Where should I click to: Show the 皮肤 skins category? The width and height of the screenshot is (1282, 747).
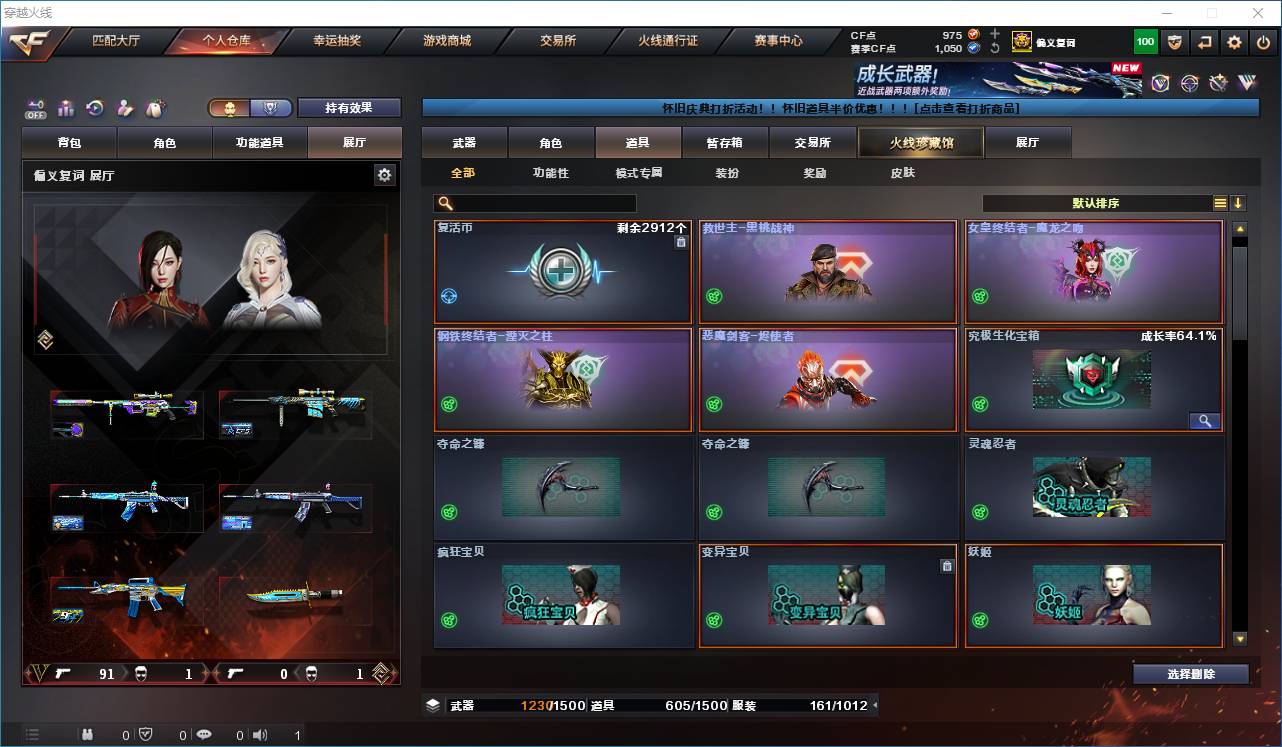902,173
